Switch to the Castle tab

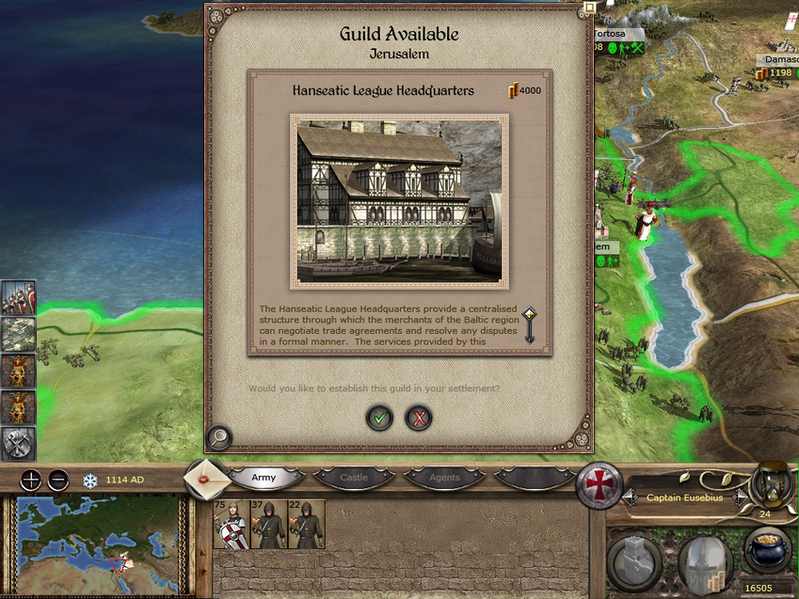(x=353, y=478)
